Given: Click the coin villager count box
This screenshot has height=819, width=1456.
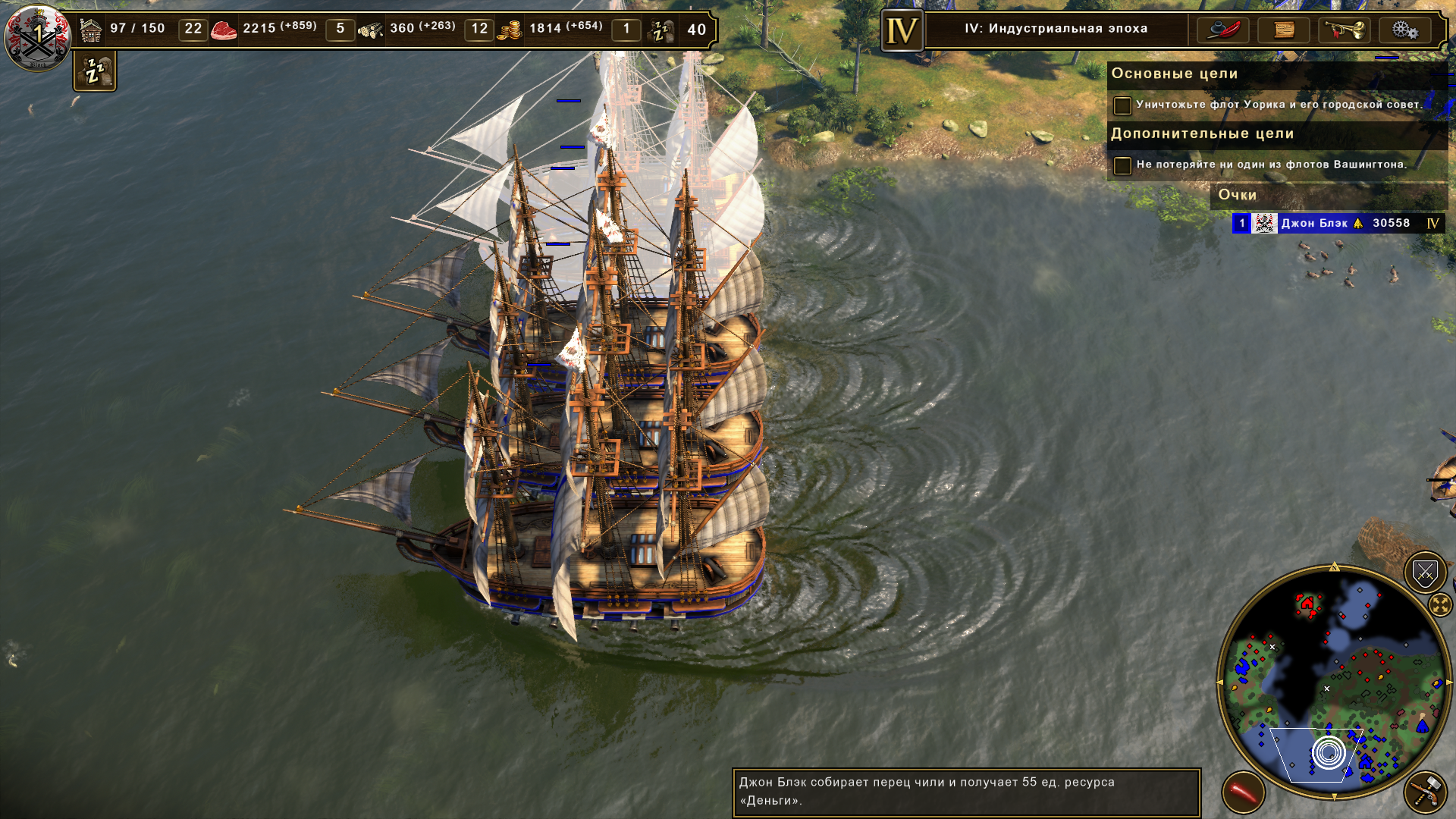Looking at the screenshot, I should point(626,29).
